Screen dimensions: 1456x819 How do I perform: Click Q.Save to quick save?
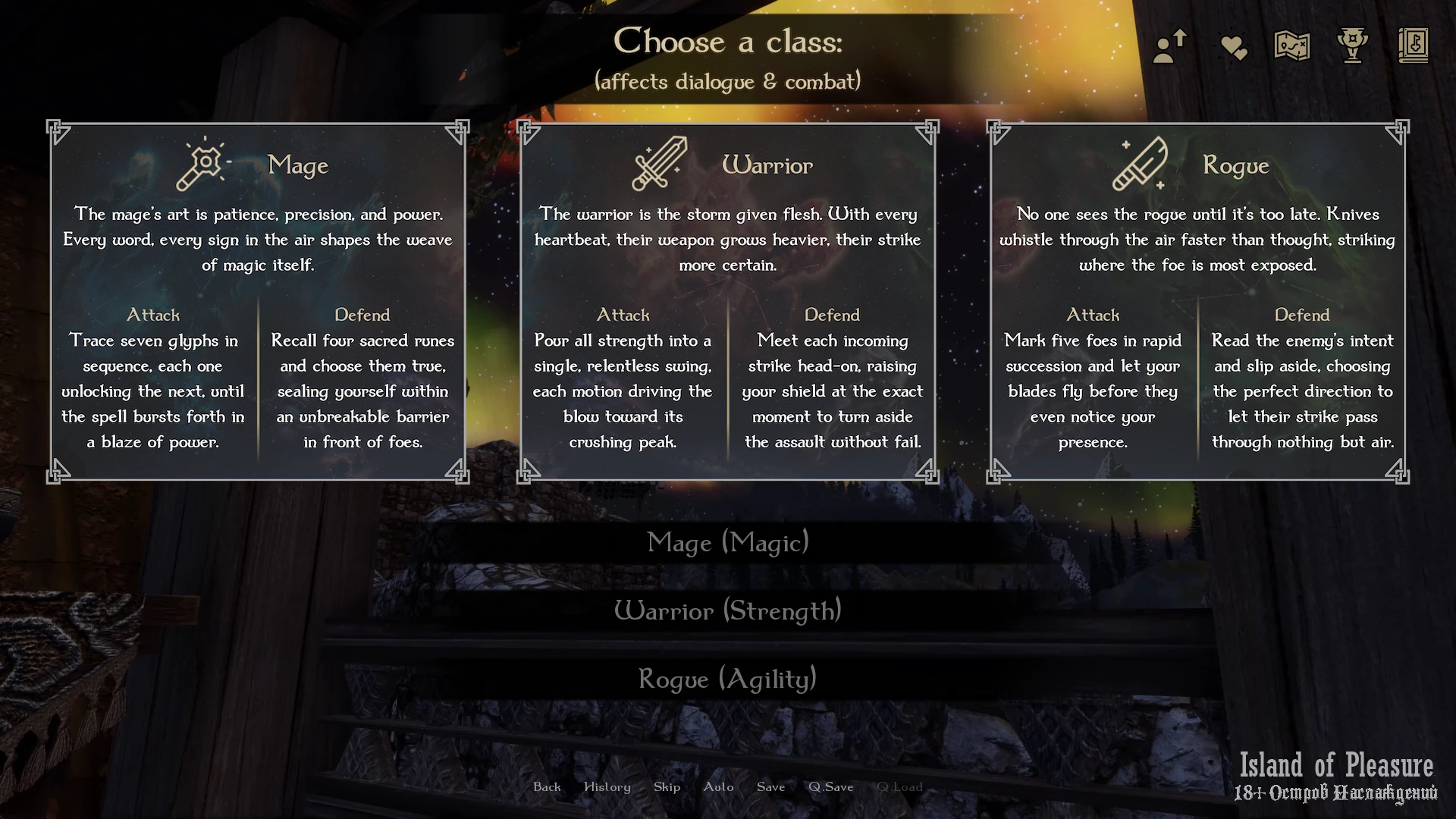[830, 787]
